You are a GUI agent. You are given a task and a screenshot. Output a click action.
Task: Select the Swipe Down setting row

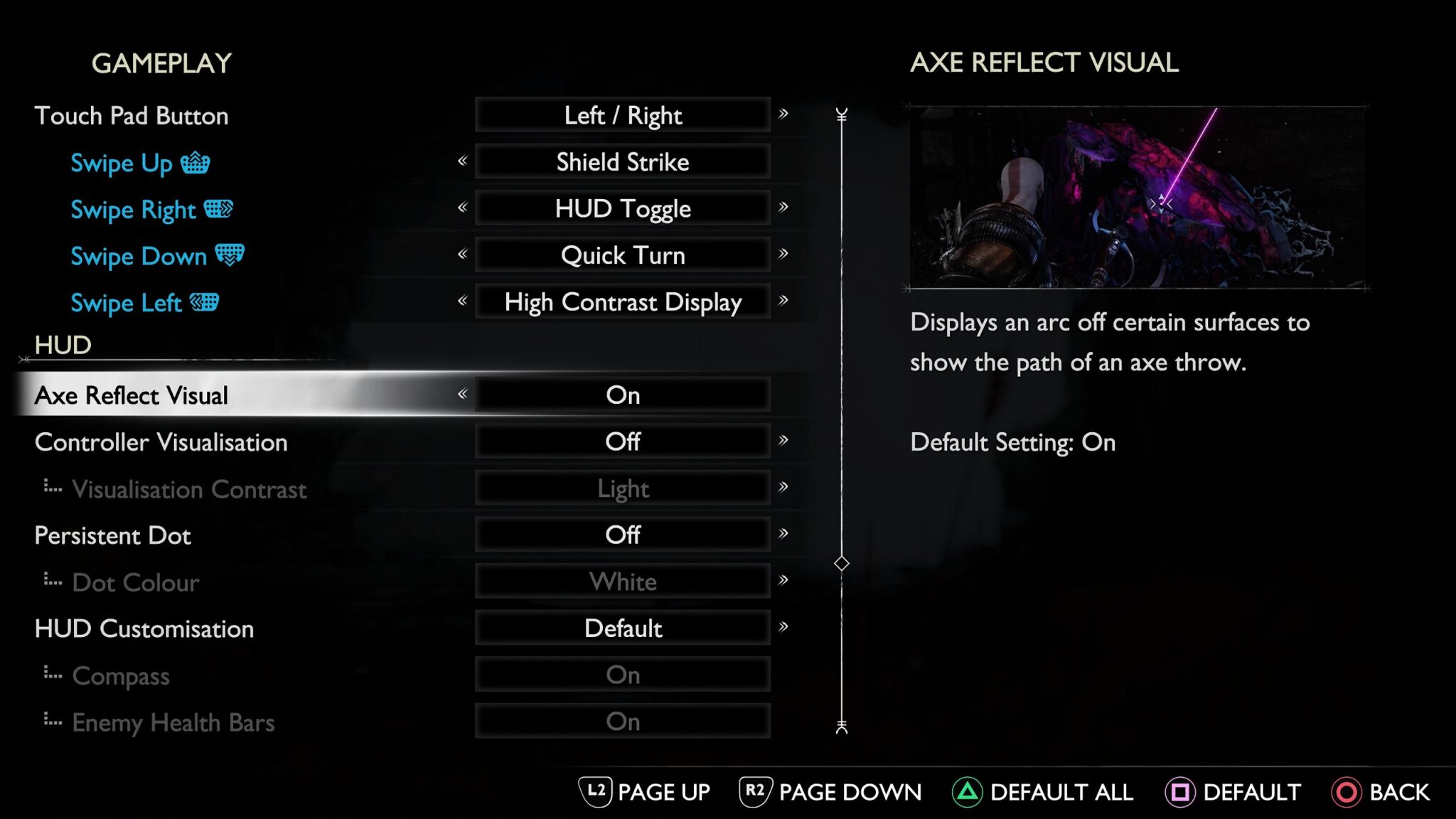(x=139, y=256)
